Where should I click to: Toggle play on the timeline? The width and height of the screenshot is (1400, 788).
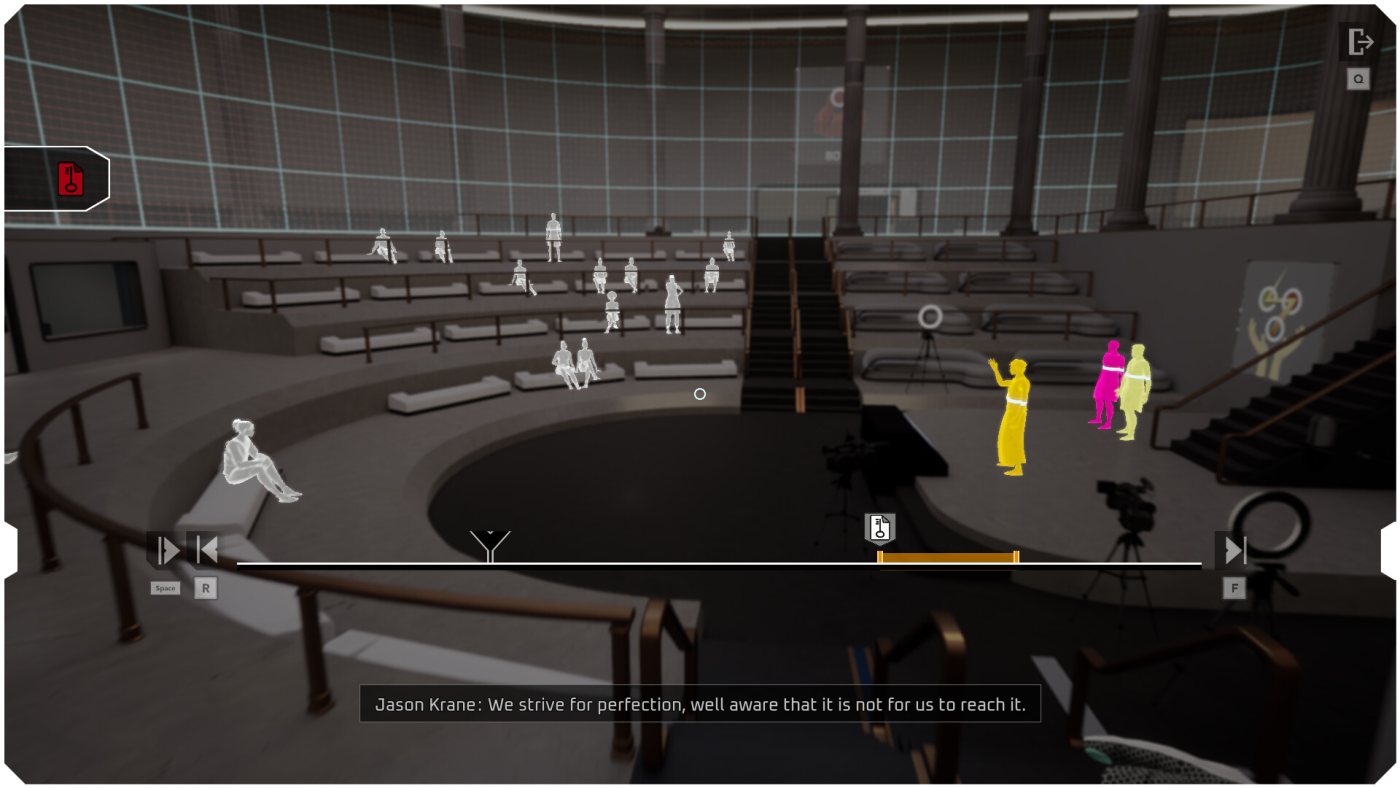point(166,550)
